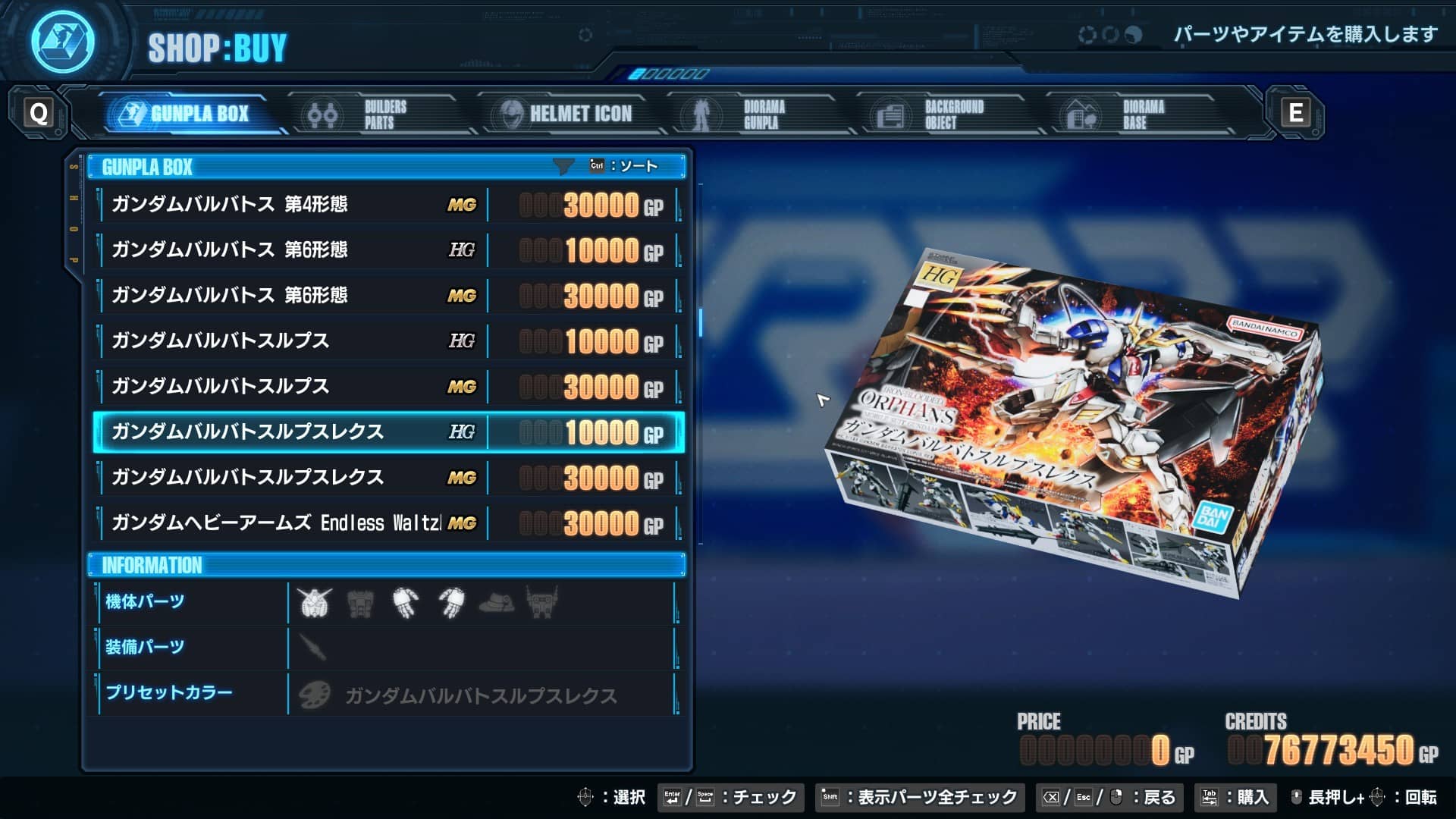Click the head part icon under 機体パーツ
Screen dimensions: 1456x819
tap(315, 603)
